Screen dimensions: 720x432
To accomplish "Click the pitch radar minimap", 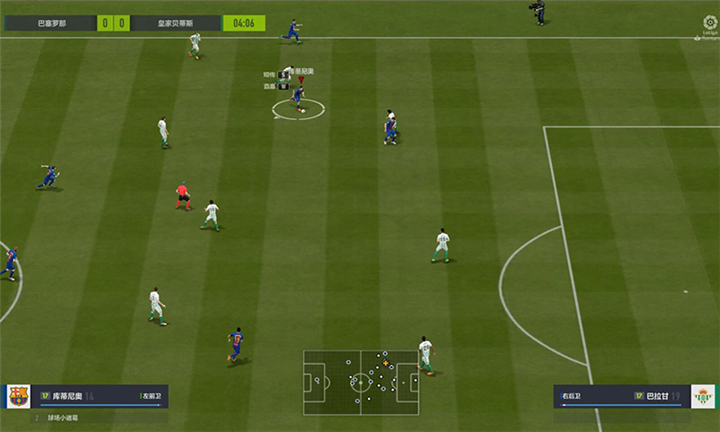I will pyautogui.click(x=361, y=380).
